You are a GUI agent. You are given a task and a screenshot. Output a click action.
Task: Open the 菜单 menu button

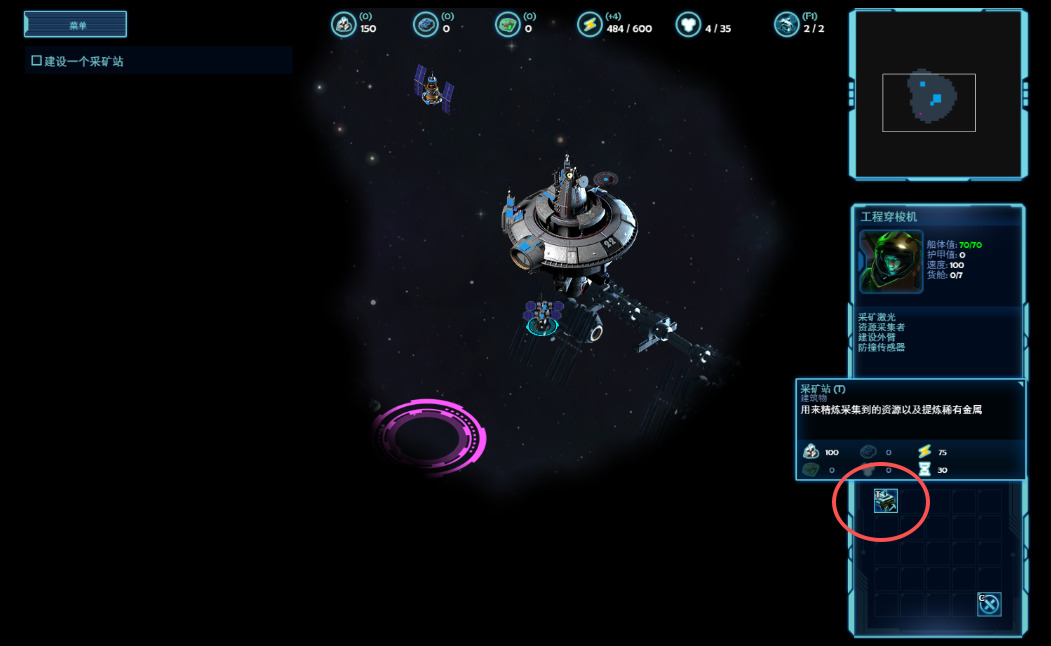[75, 25]
